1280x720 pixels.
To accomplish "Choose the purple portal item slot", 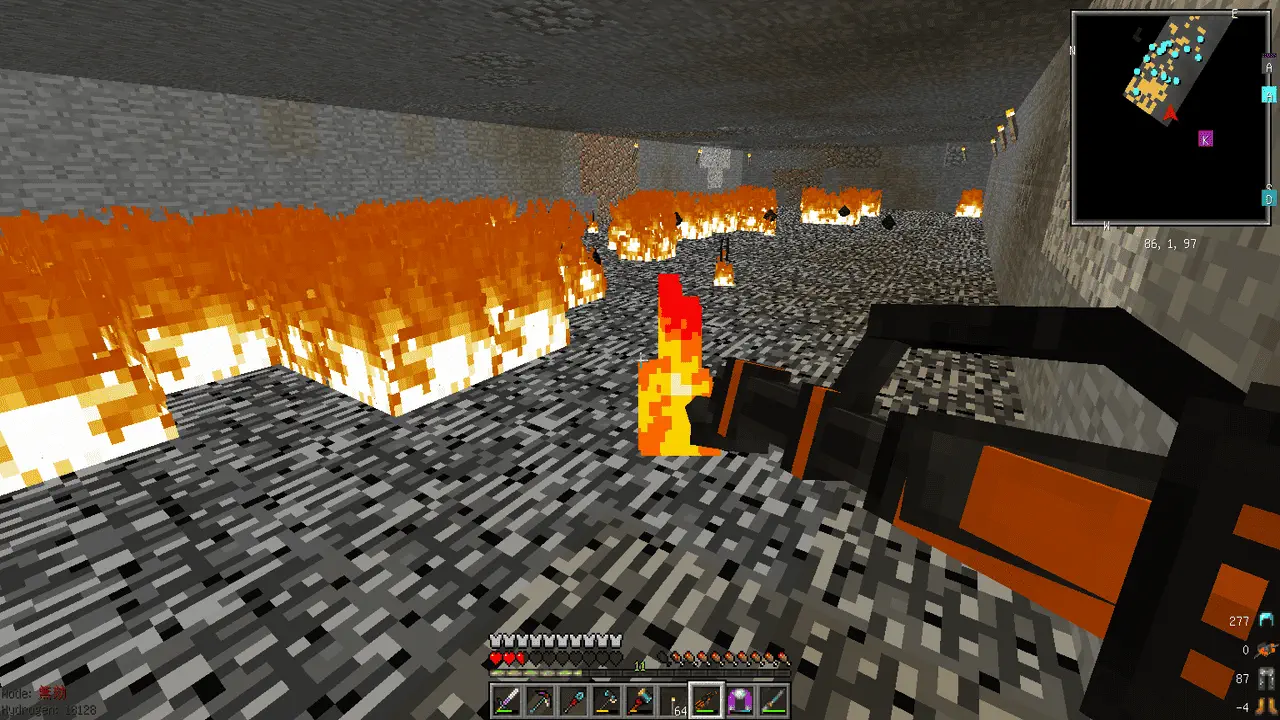I will [x=741, y=700].
